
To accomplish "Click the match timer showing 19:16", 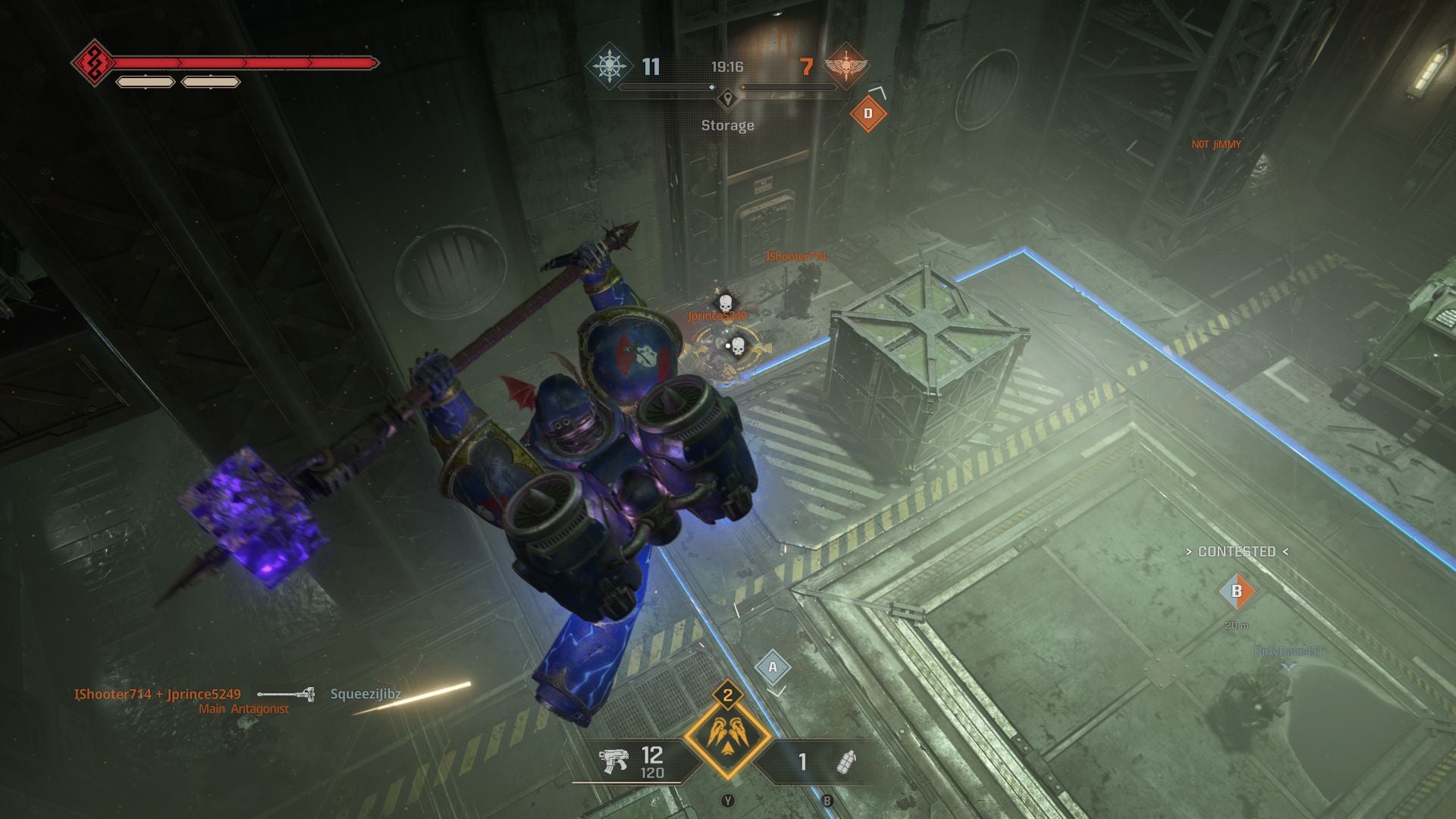I will tap(727, 67).
